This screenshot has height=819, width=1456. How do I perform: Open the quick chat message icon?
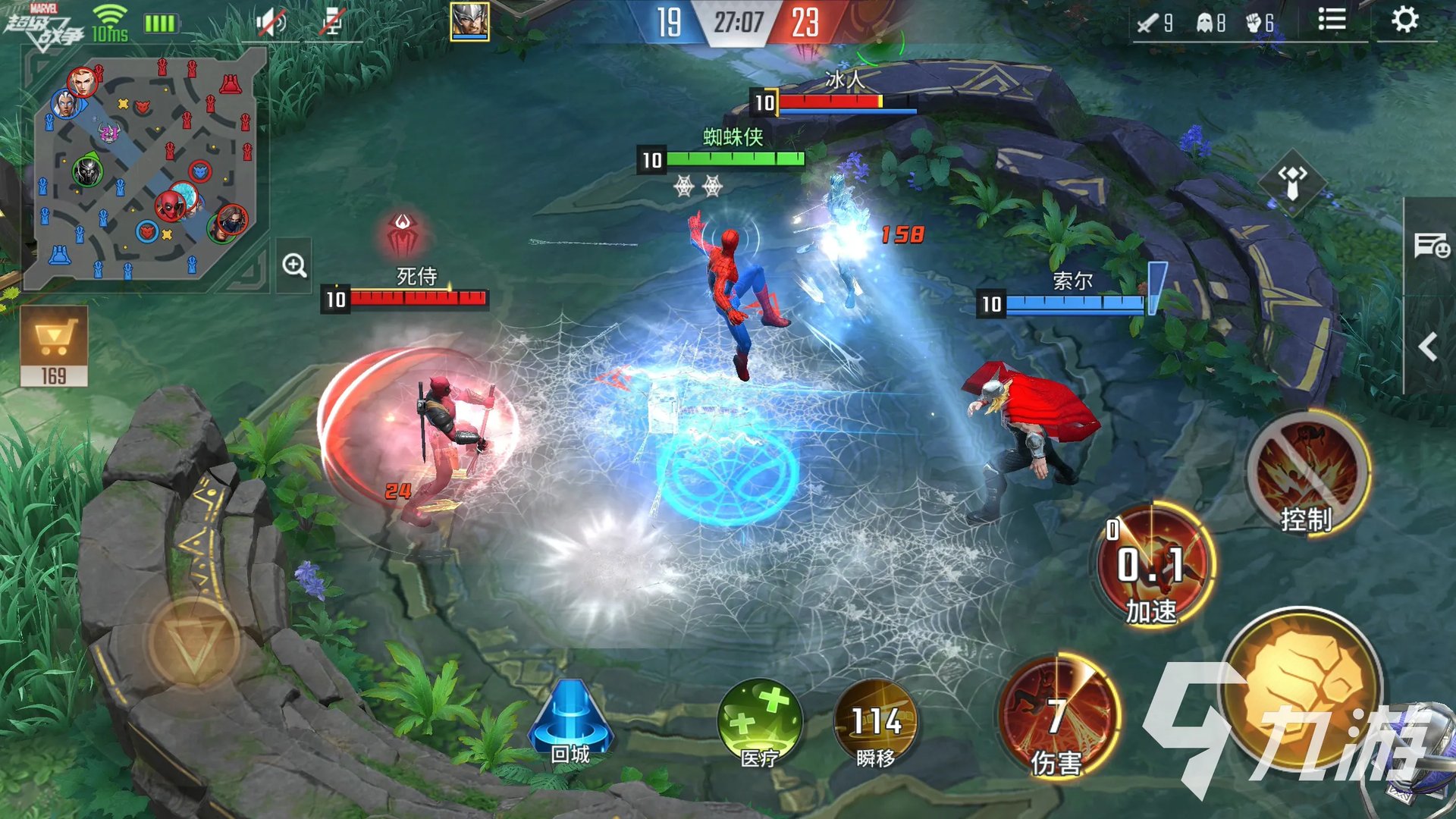click(x=1431, y=246)
